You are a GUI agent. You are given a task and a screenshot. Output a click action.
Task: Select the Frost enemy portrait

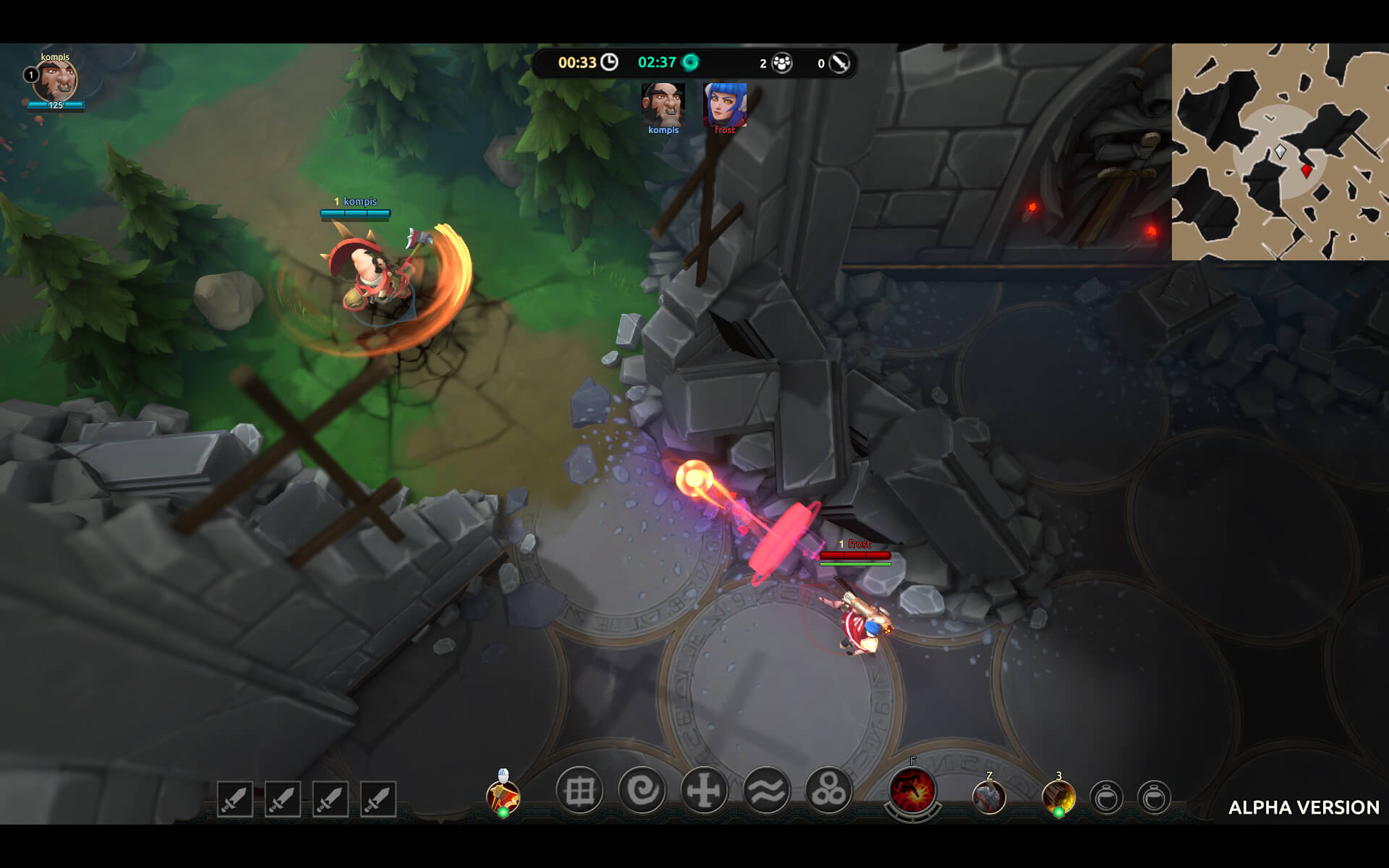click(x=724, y=104)
